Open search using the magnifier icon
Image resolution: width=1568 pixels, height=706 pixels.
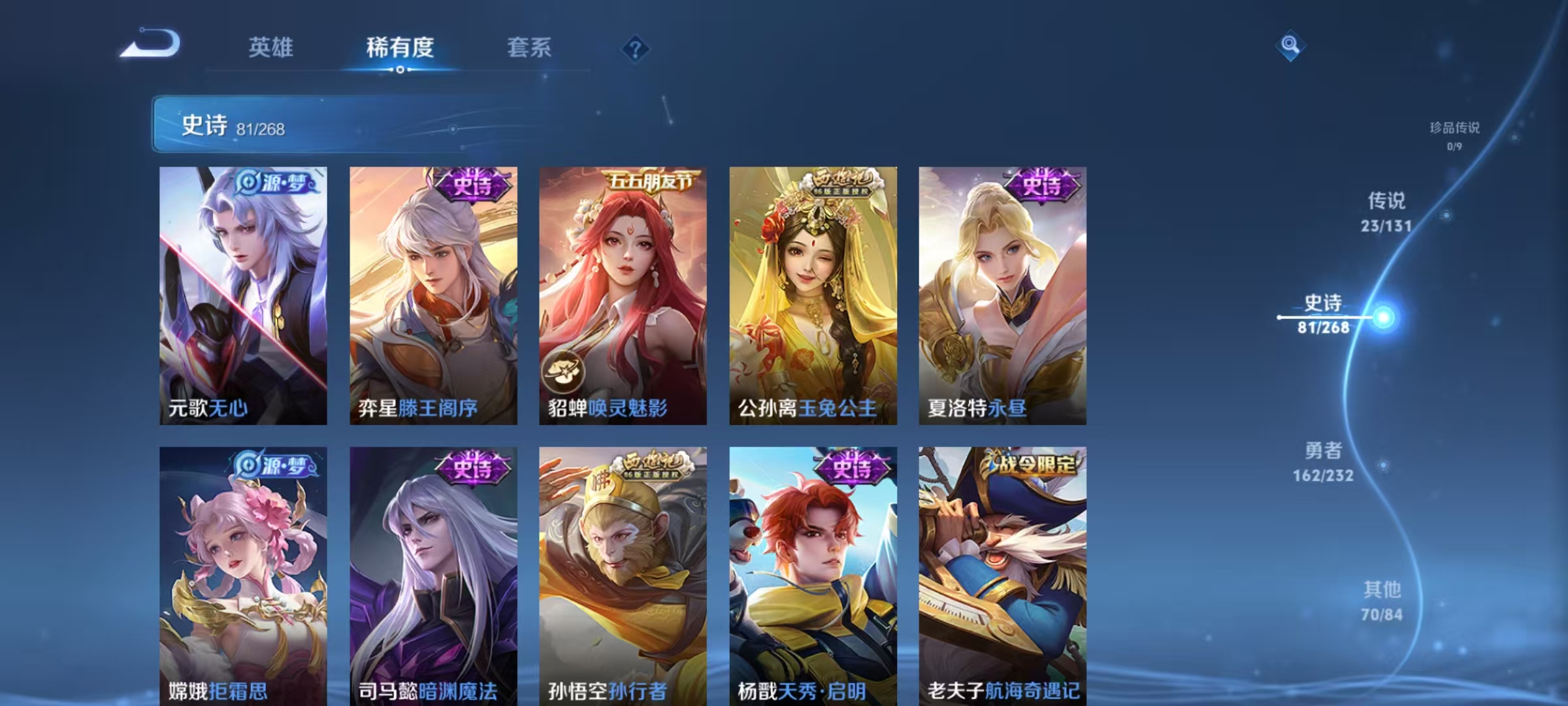click(x=1290, y=46)
